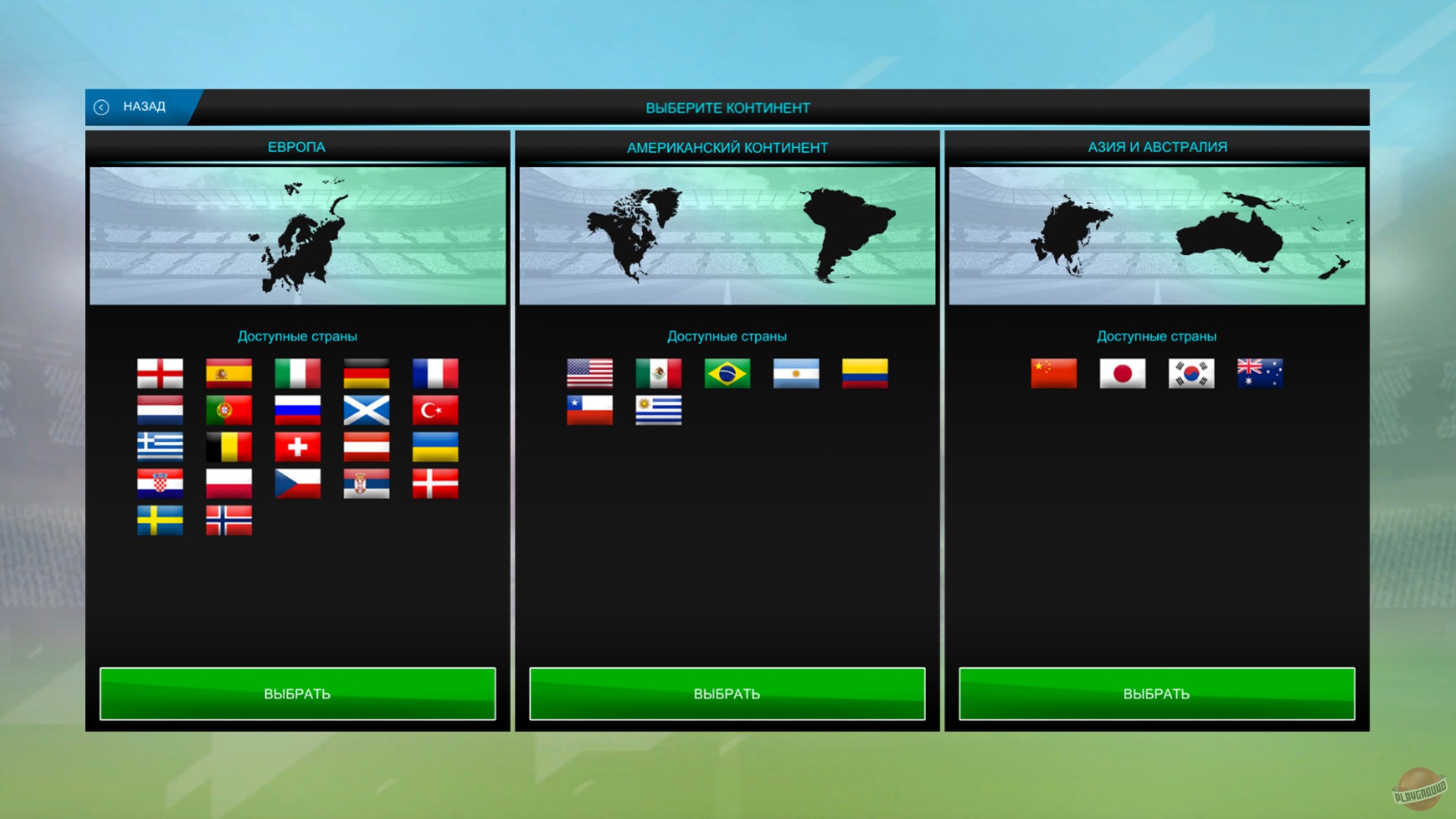Open the АМЕРИКАНСКИЙ КОНТИНЕНТ panel header

727,147
